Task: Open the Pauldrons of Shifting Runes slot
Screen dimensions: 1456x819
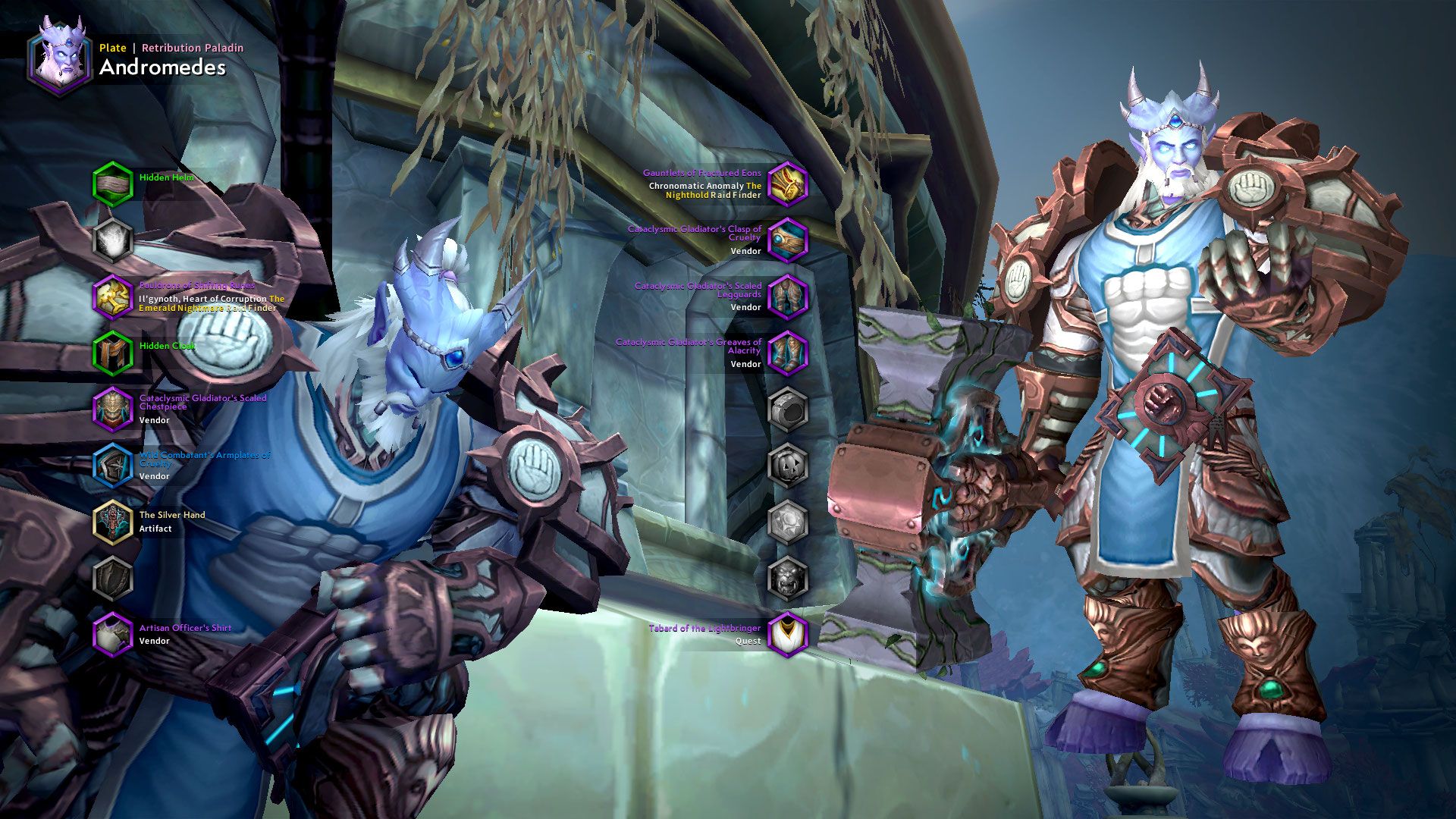Action: [x=113, y=297]
